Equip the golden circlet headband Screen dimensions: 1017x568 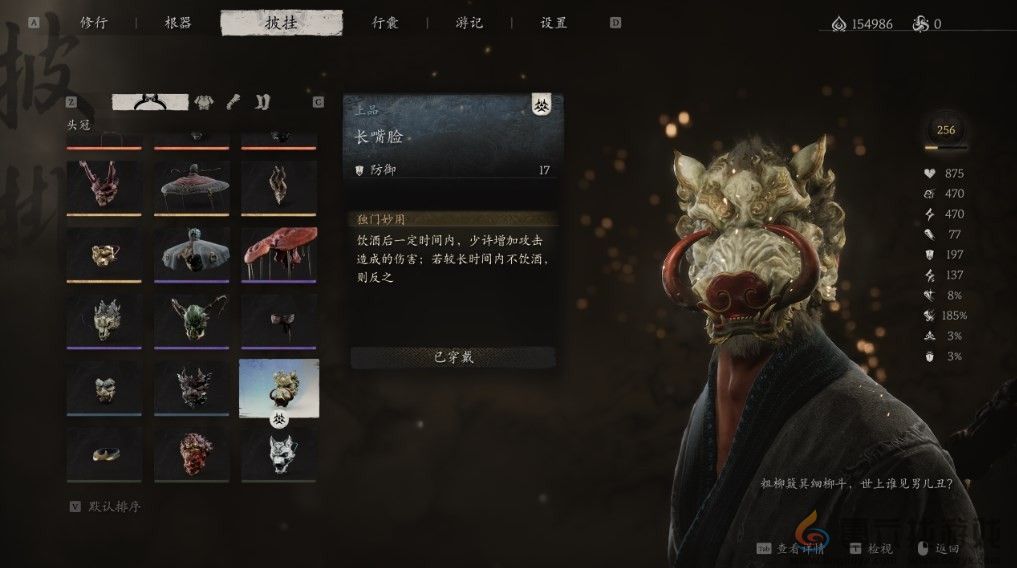pos(104,454)
